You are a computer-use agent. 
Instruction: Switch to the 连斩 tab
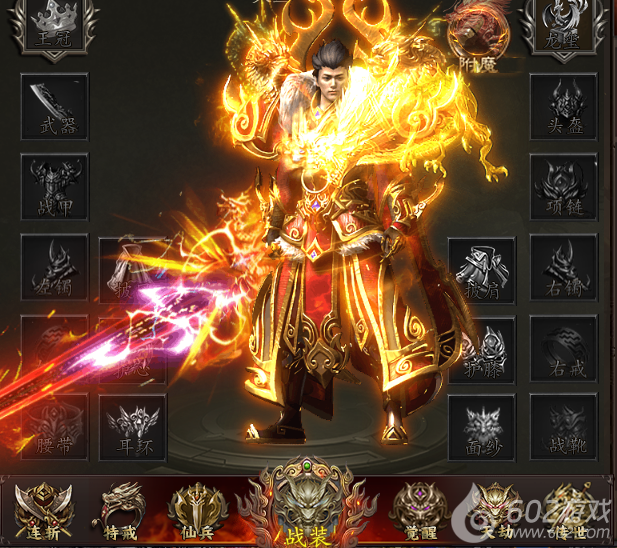(x=45, y=510)
